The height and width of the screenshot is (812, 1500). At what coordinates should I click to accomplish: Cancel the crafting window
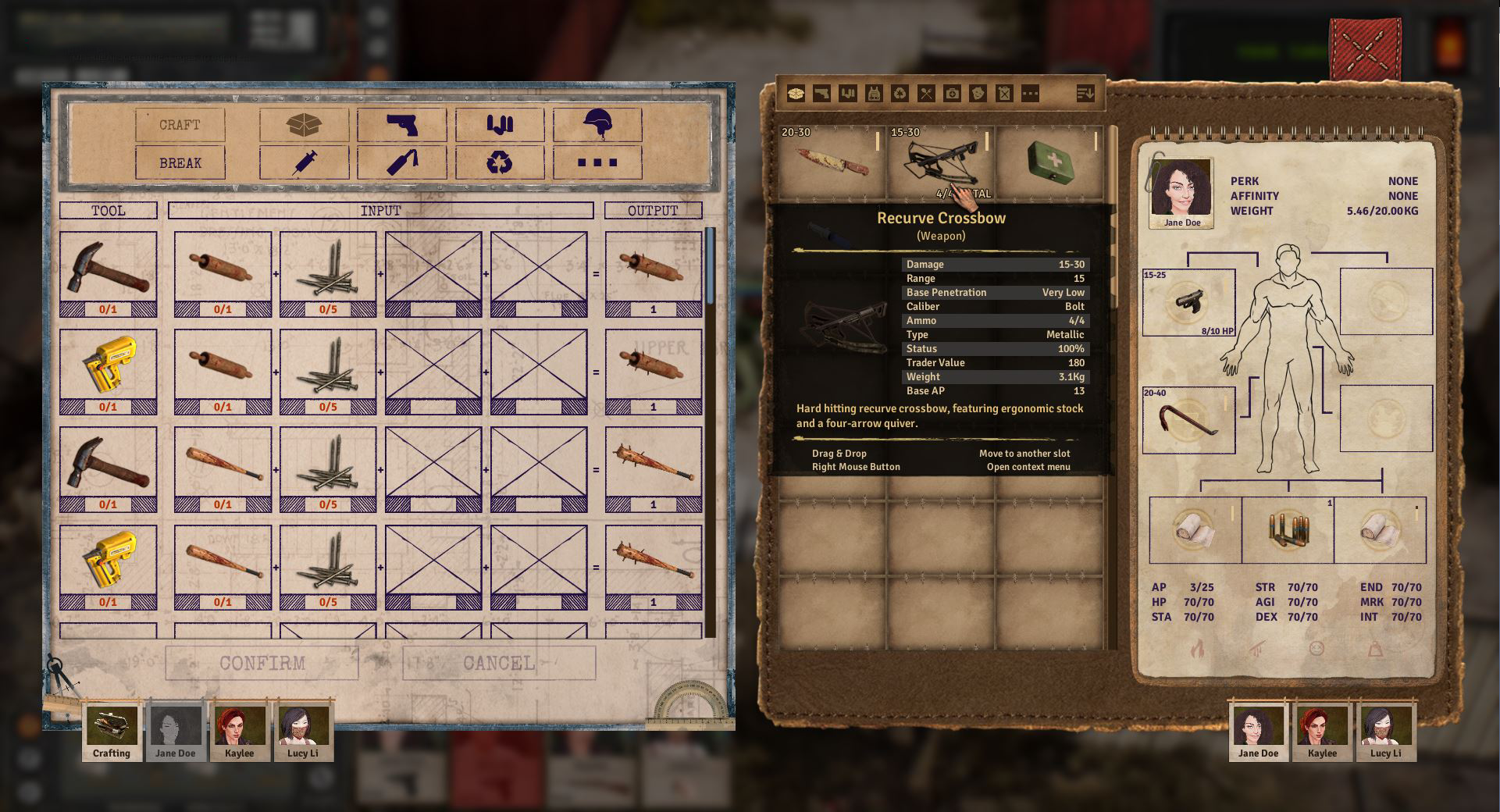click(499, 663)
